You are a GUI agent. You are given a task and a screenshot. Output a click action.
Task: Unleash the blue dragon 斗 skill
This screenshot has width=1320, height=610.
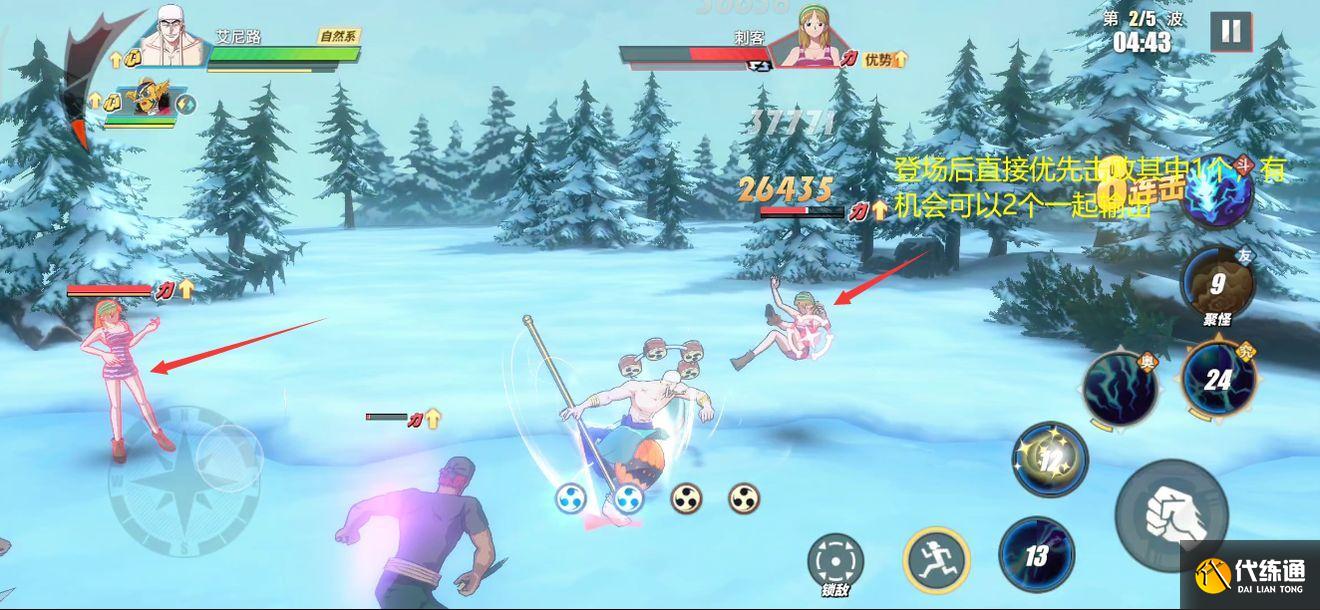[x=1217, y=195]
